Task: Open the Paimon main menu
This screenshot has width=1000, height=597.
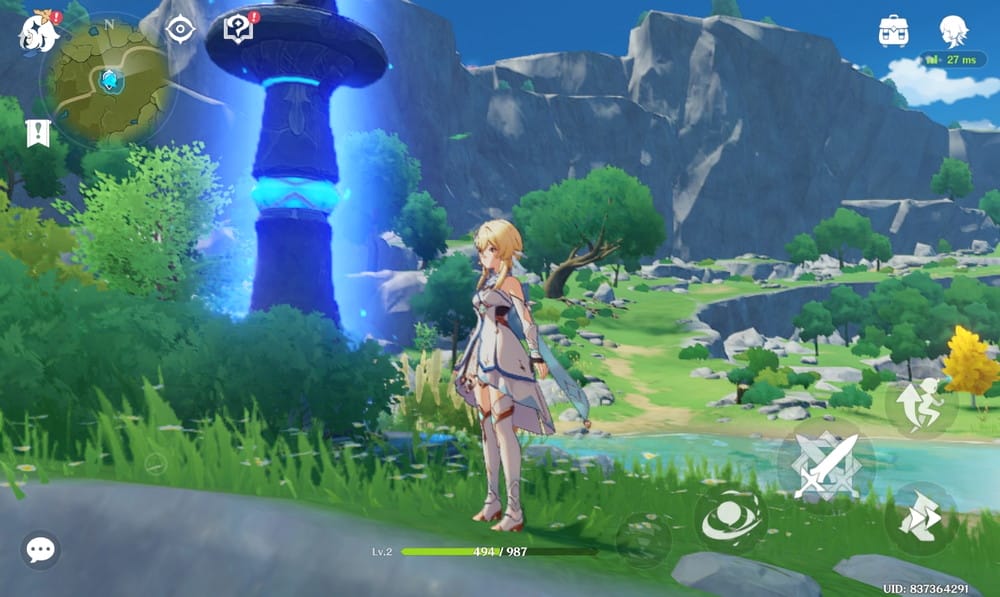Action: [37, 32]
